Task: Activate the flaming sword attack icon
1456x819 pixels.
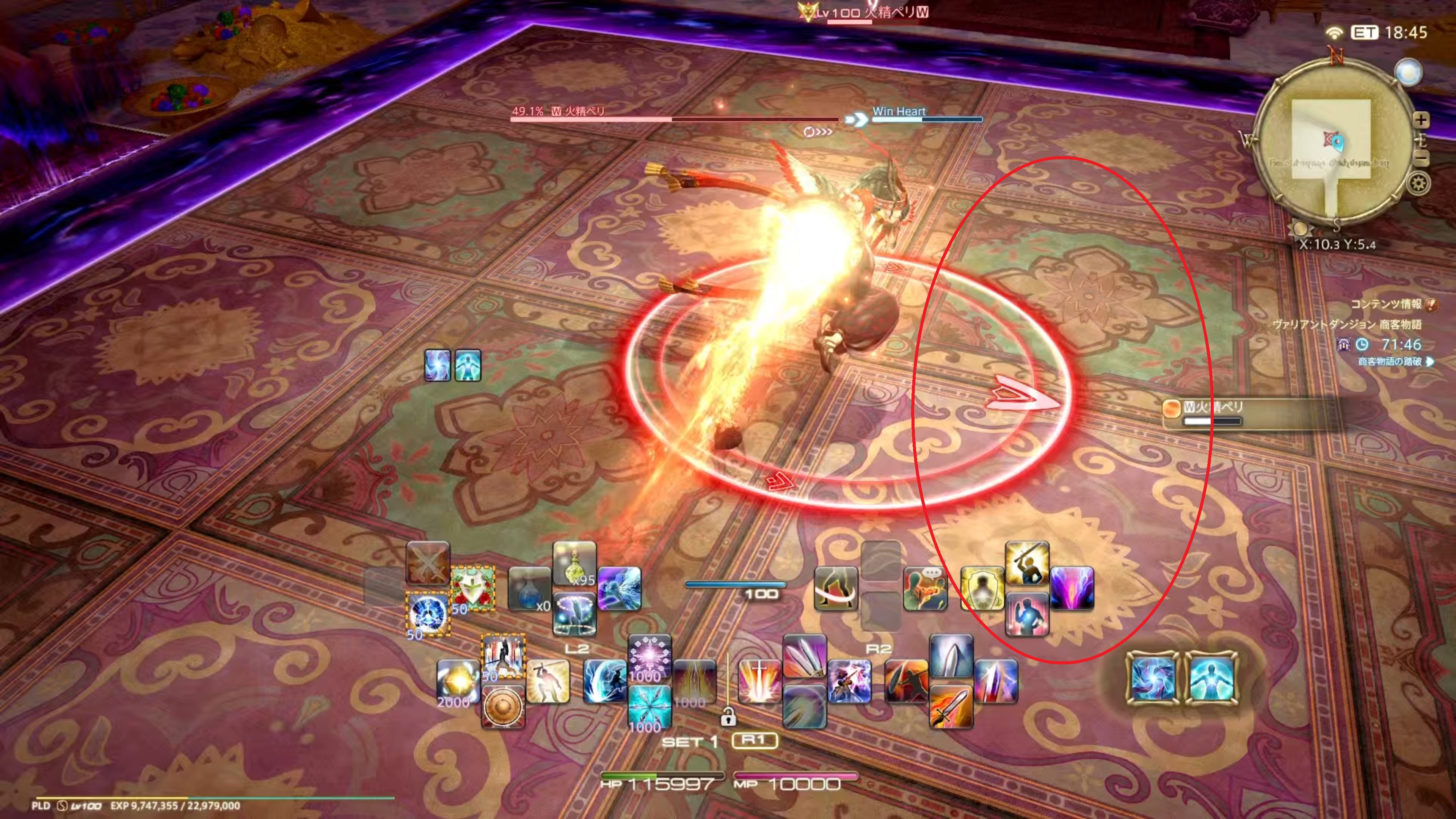Action: click(951, 706)
